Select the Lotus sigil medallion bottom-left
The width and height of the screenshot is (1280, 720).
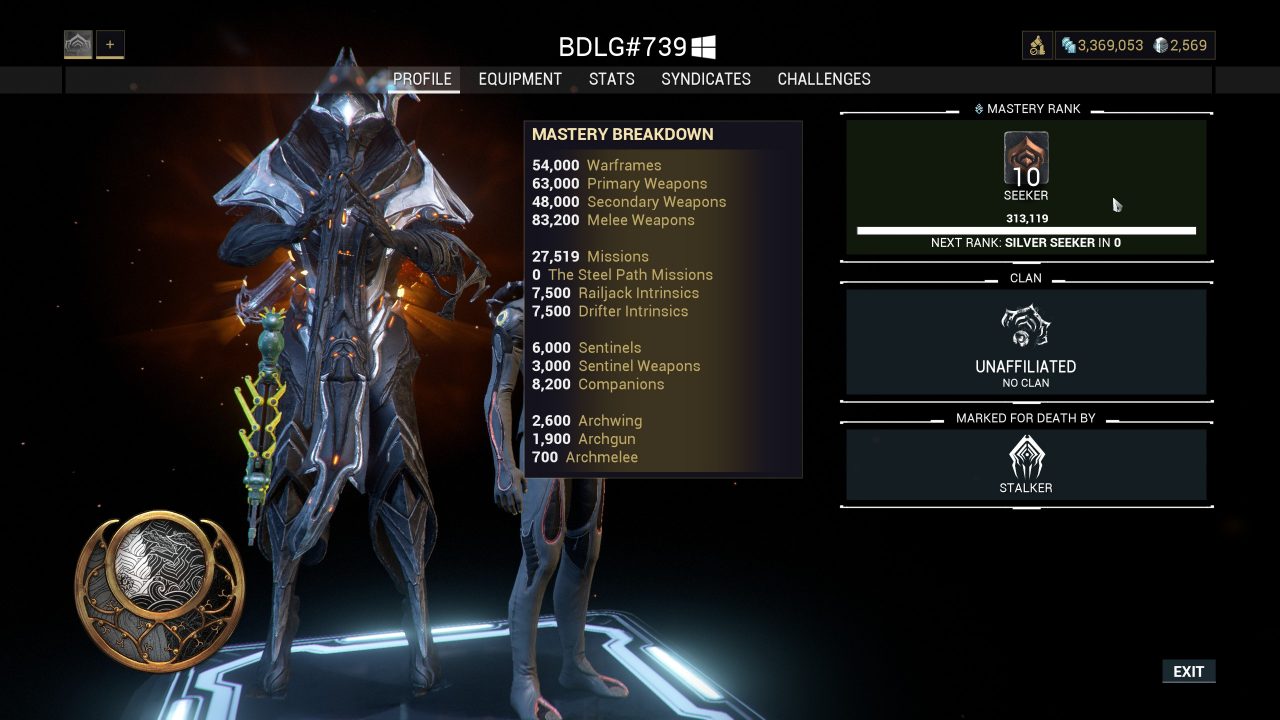tap(158, 588)
